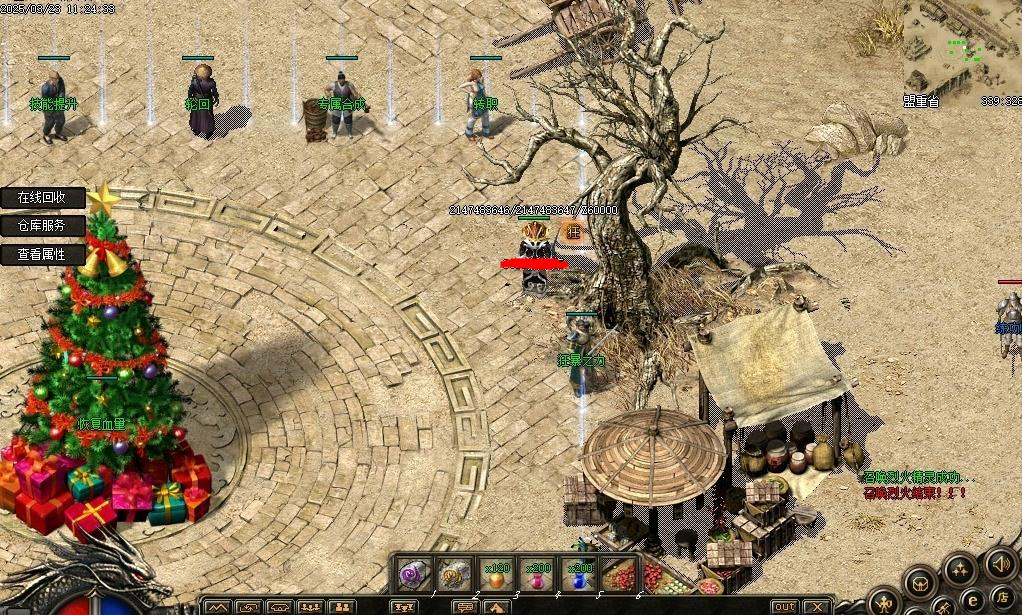Select the pink potion stack x200
Viewport: 1022px width, 615px height.
(x=536, y=574)
